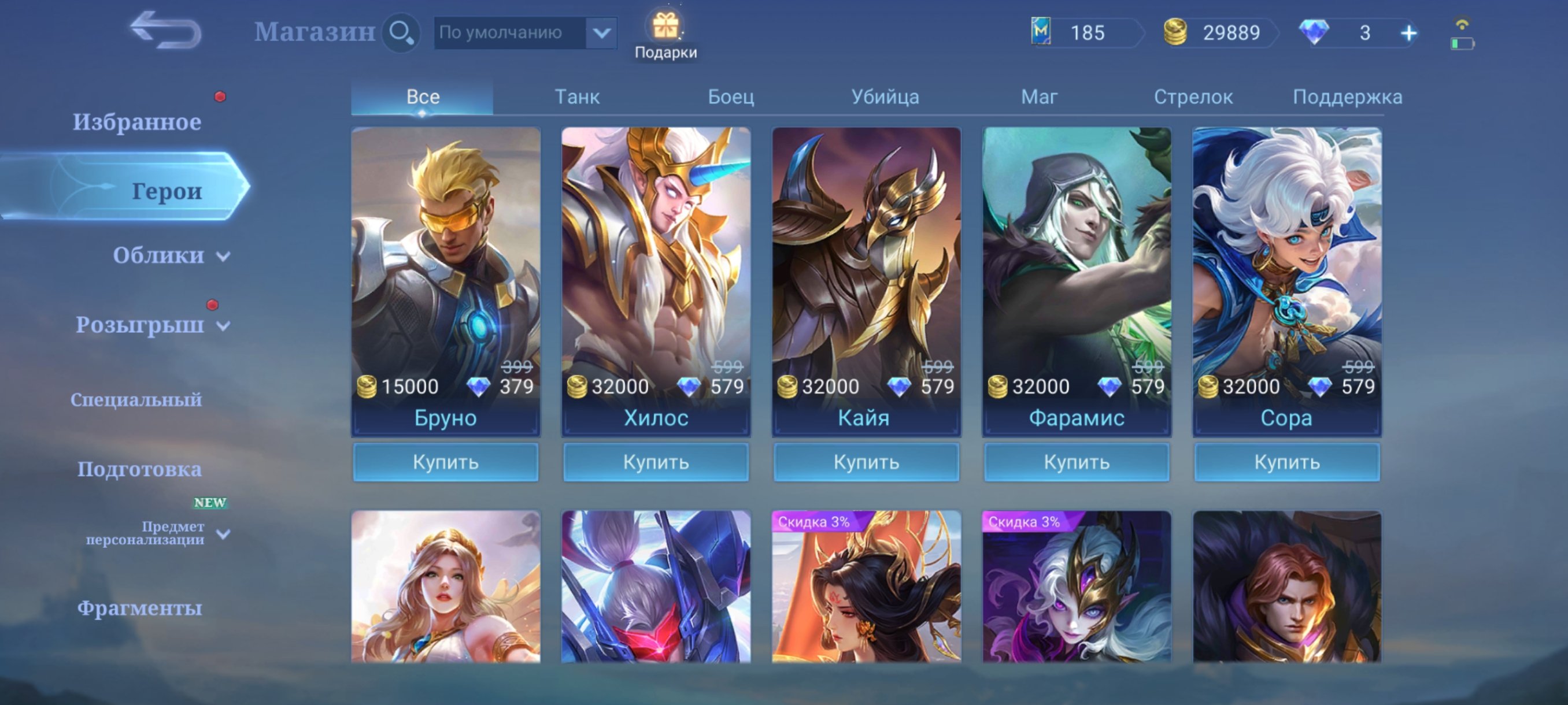Screen dimensions: 1568x705
Task: Buy Бруно with the Купить button
Action: (x=446, y=462)
